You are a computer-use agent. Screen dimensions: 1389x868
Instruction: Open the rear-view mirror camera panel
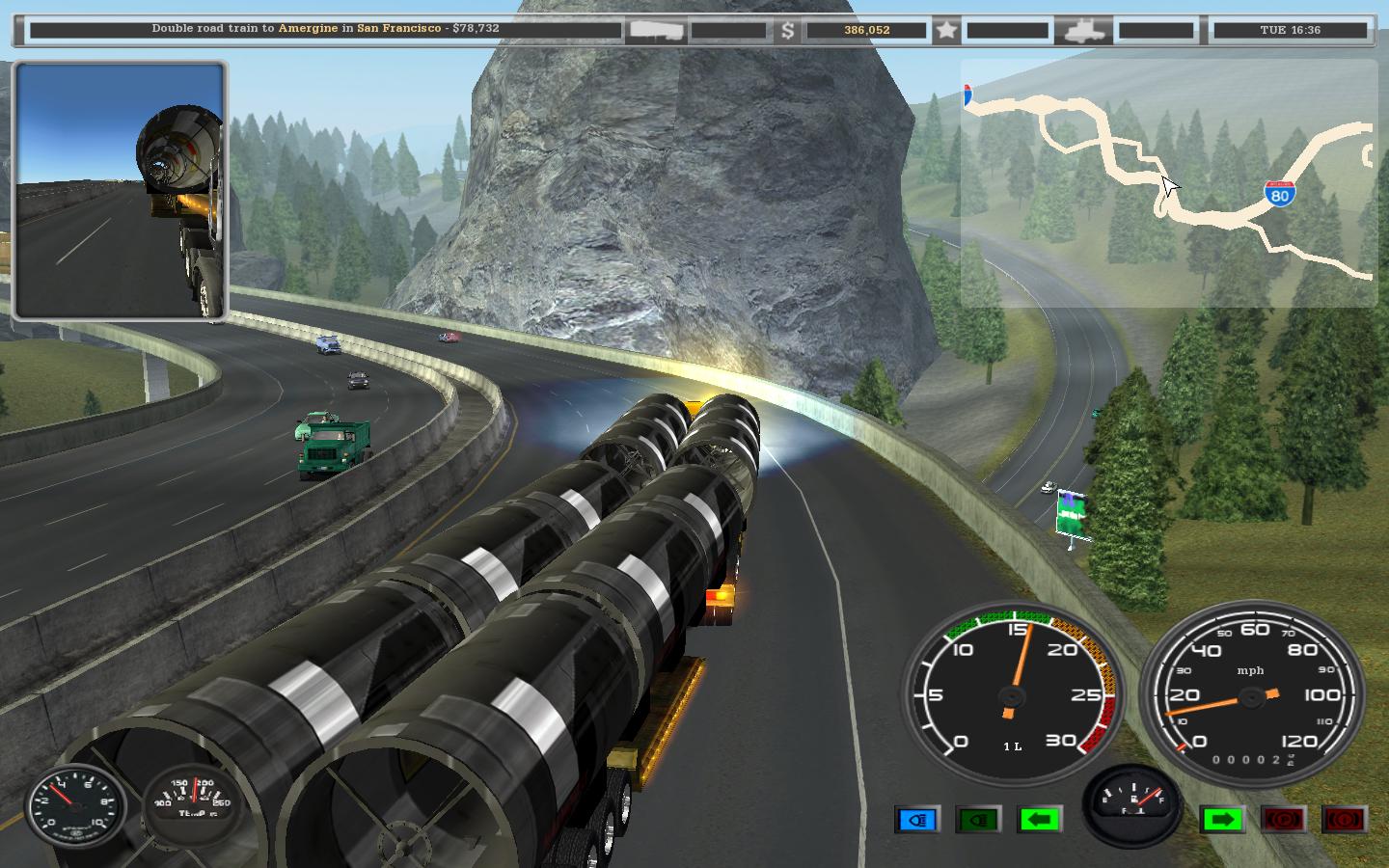tap(120, 190)
